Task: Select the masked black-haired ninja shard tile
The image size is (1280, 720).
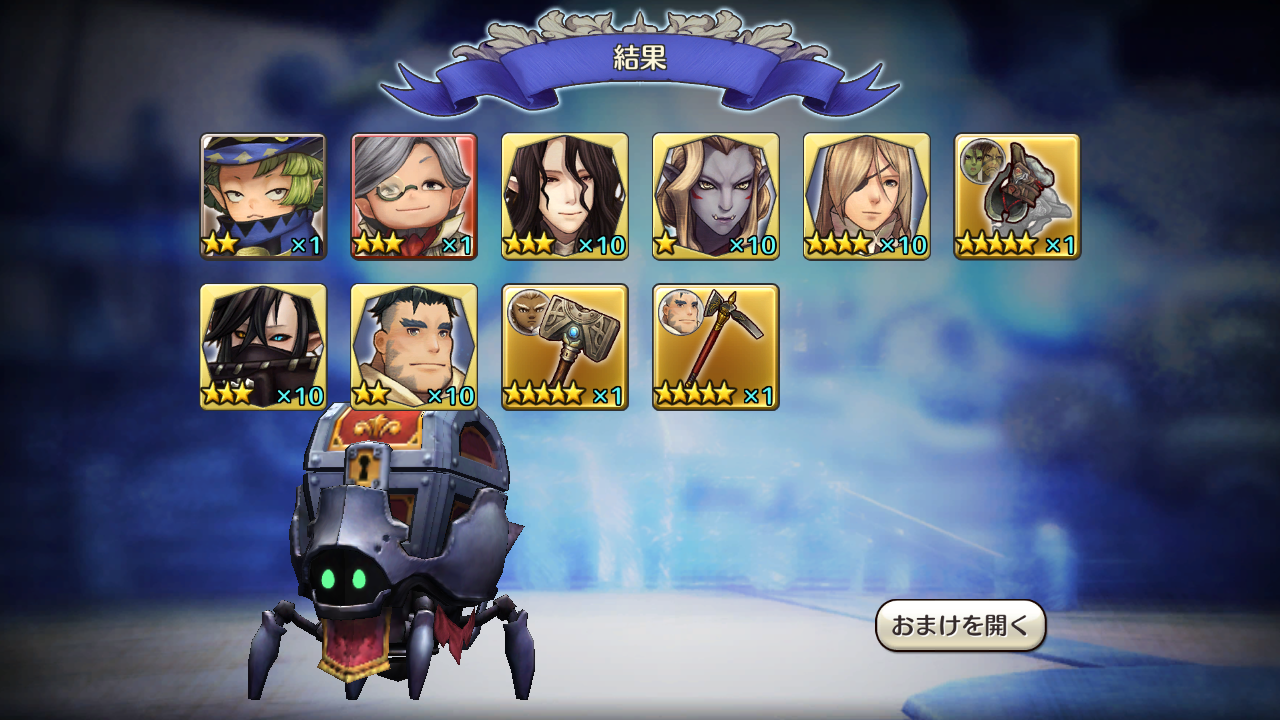Action: (263, 347)
